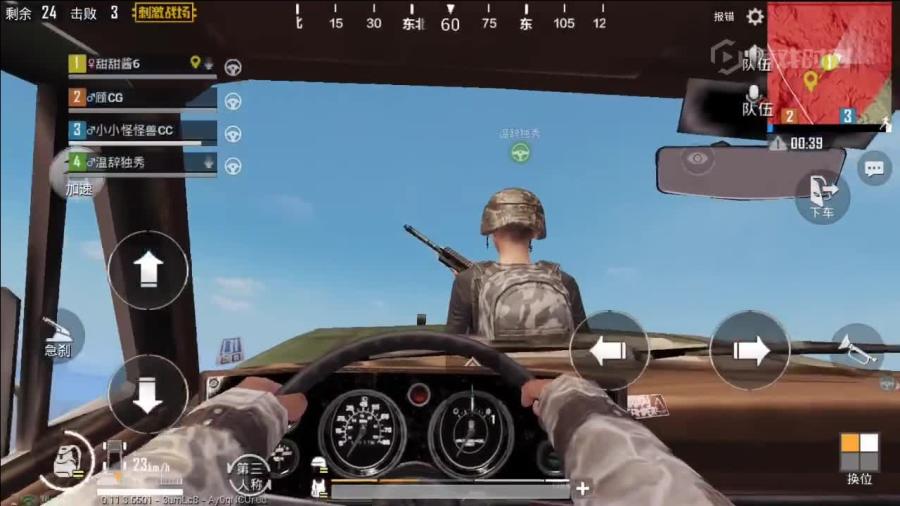This screenshot has height=506, width=900.
Task: Select teammate 小小怪怪兽CC in squad list
Action: (x=140, y=130)
